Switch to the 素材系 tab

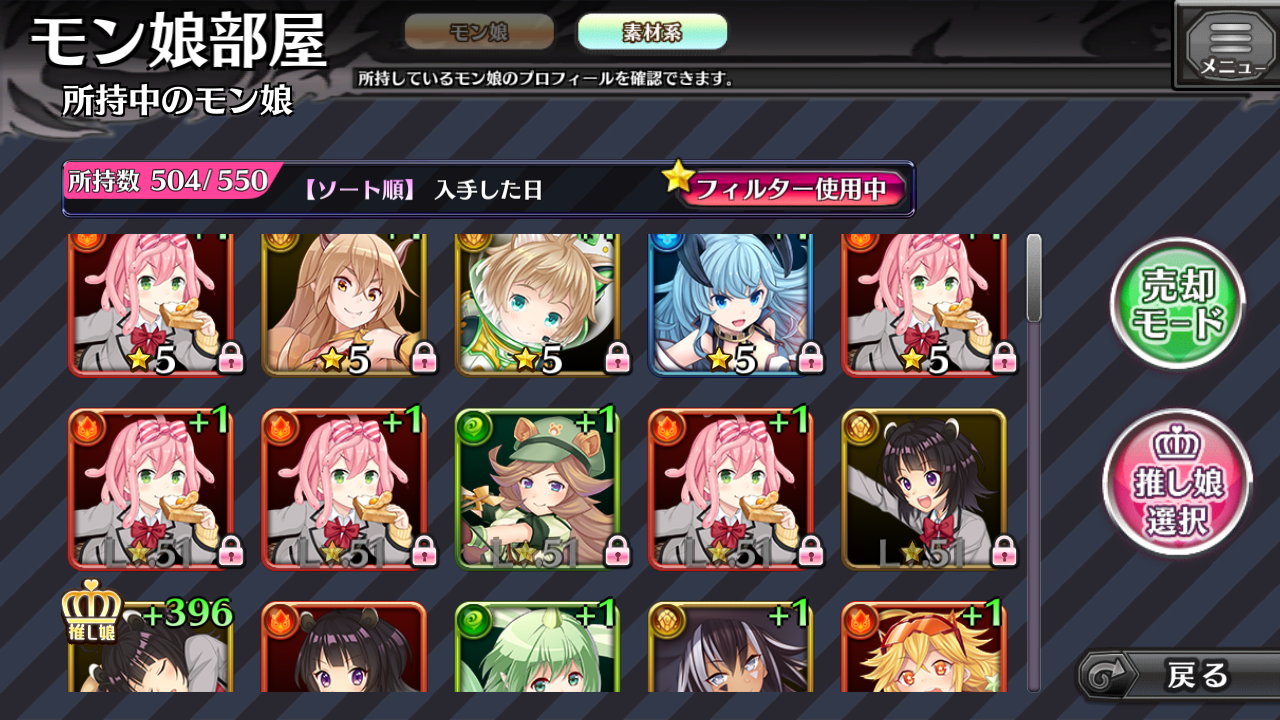point(652,32)
